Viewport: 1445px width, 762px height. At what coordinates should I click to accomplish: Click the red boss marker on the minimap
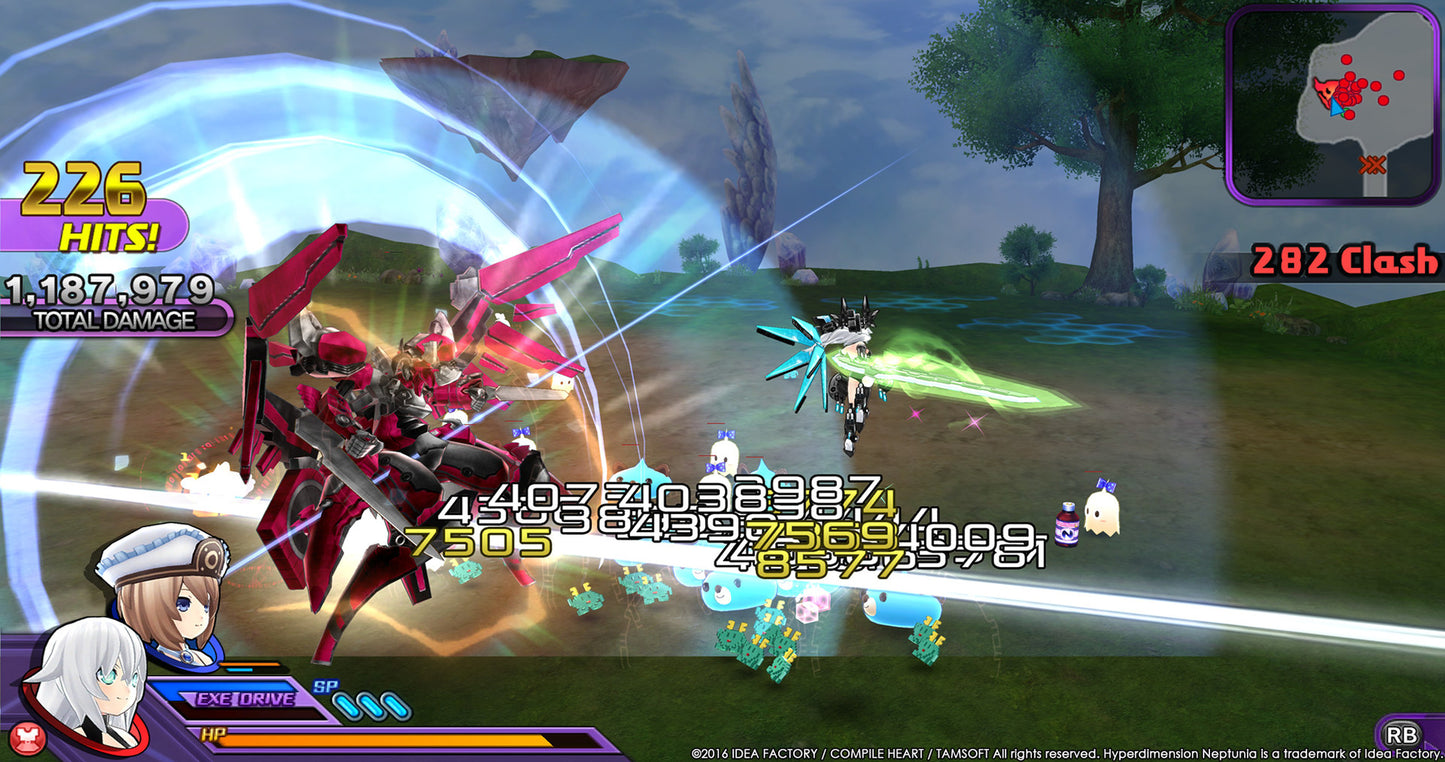tap(1325, 92)
